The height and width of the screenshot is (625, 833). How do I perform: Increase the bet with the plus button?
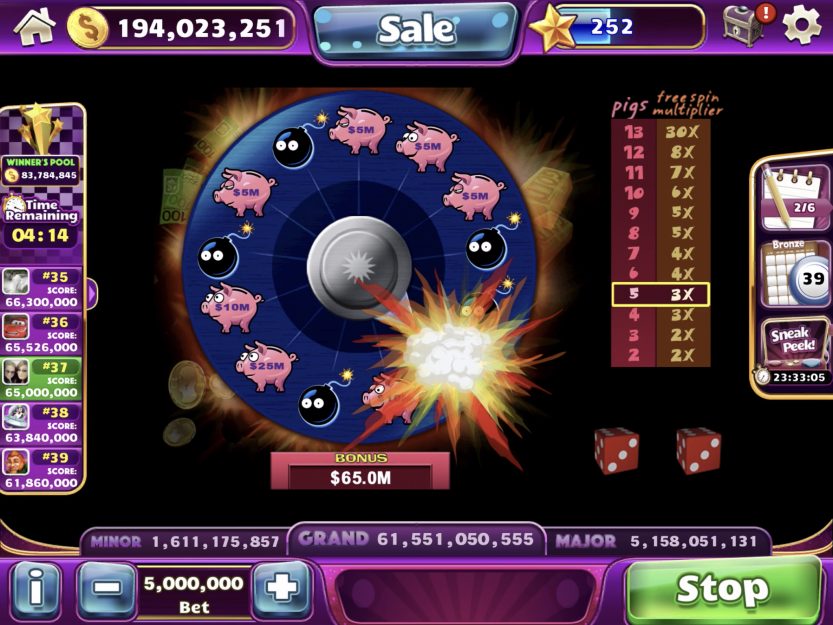click(282, 588)
